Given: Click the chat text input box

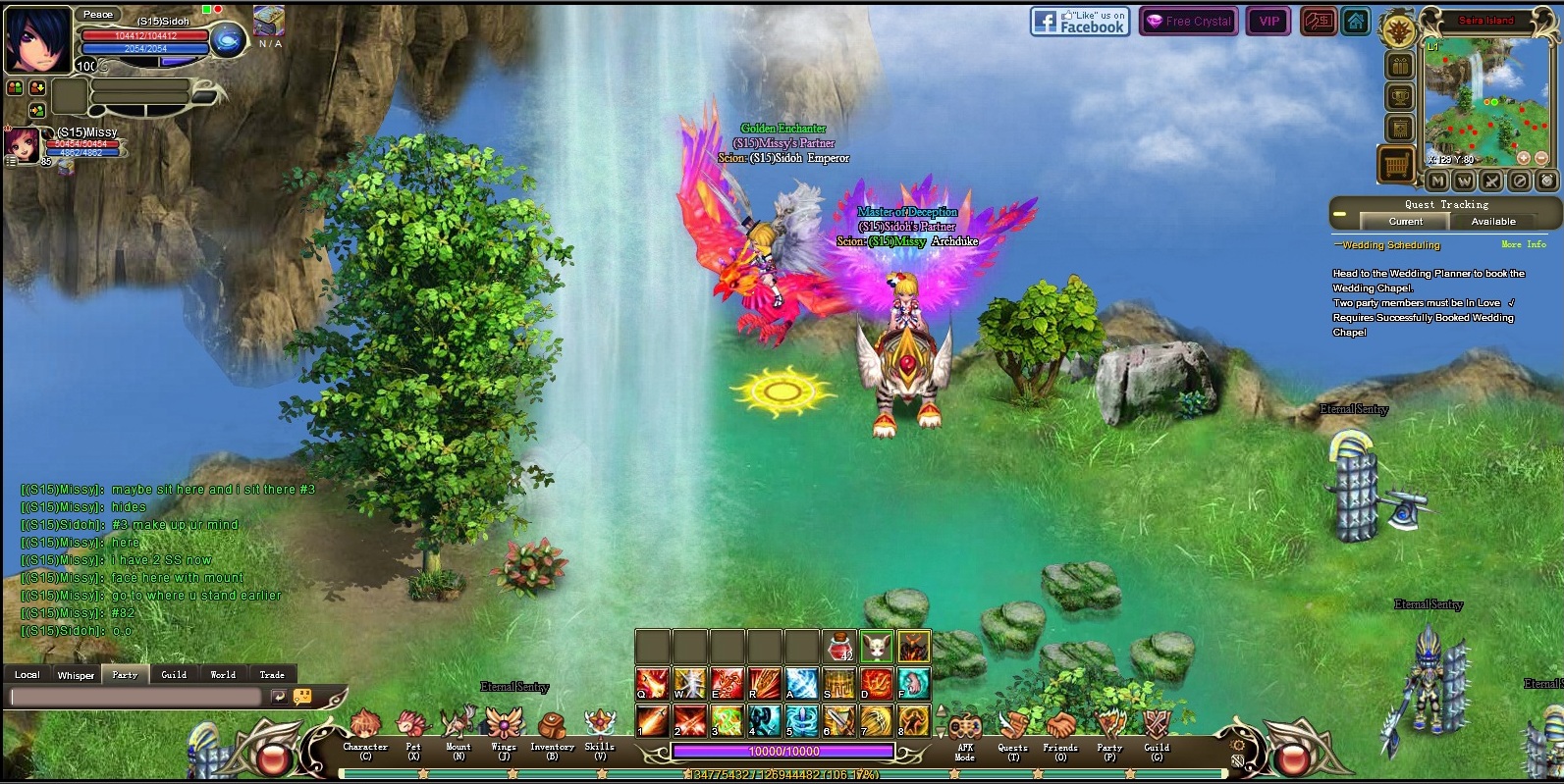Looking at the screenshot, I should pos(135,697).
